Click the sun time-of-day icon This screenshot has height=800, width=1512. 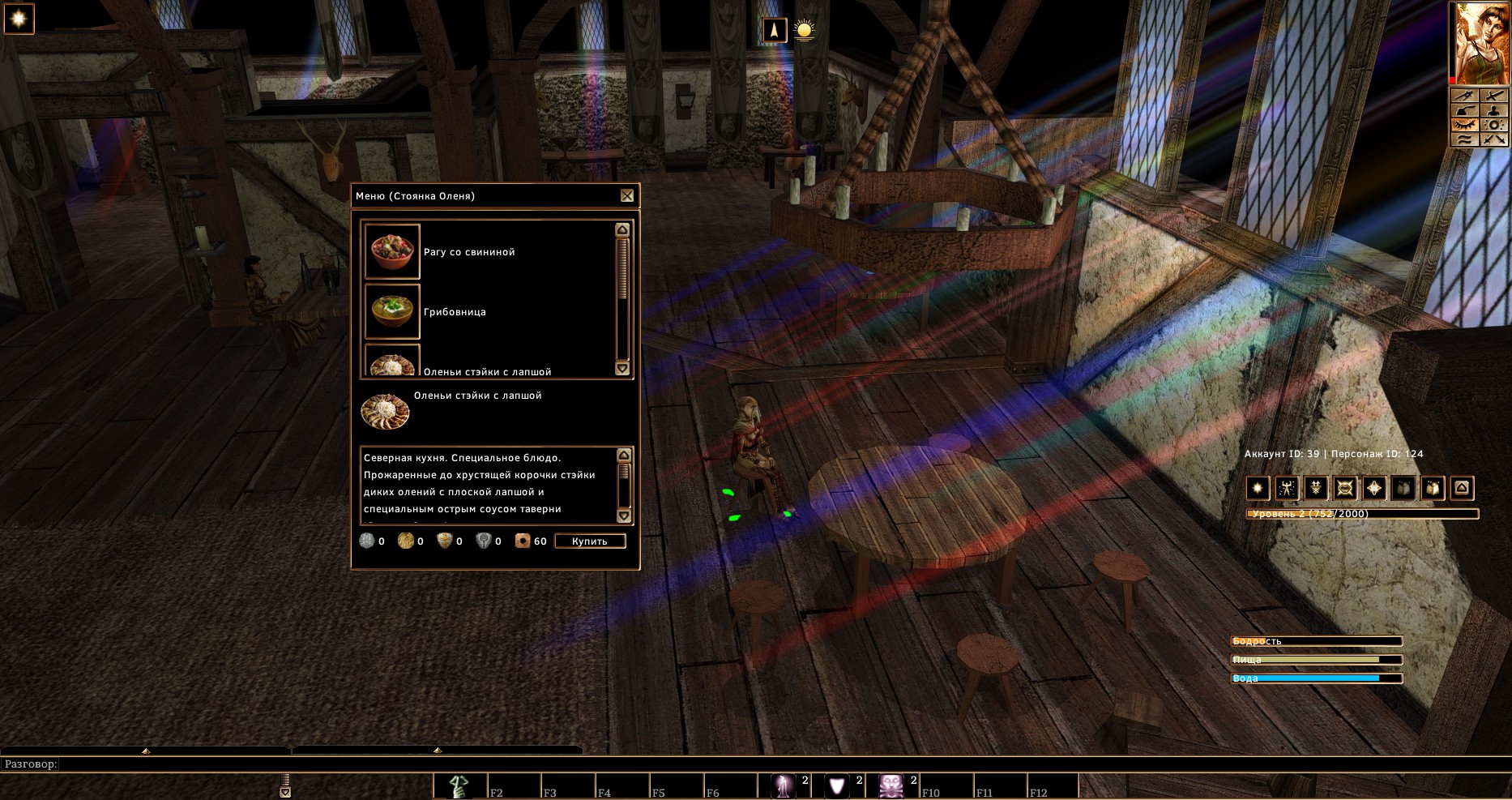tap(804, 31)
